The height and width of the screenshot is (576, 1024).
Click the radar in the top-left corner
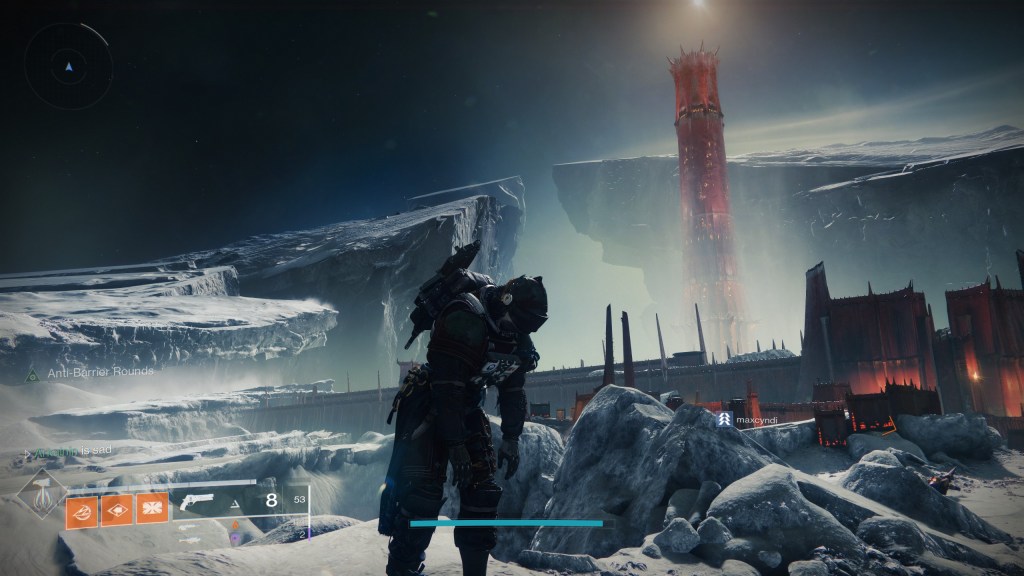coord(67,66)
